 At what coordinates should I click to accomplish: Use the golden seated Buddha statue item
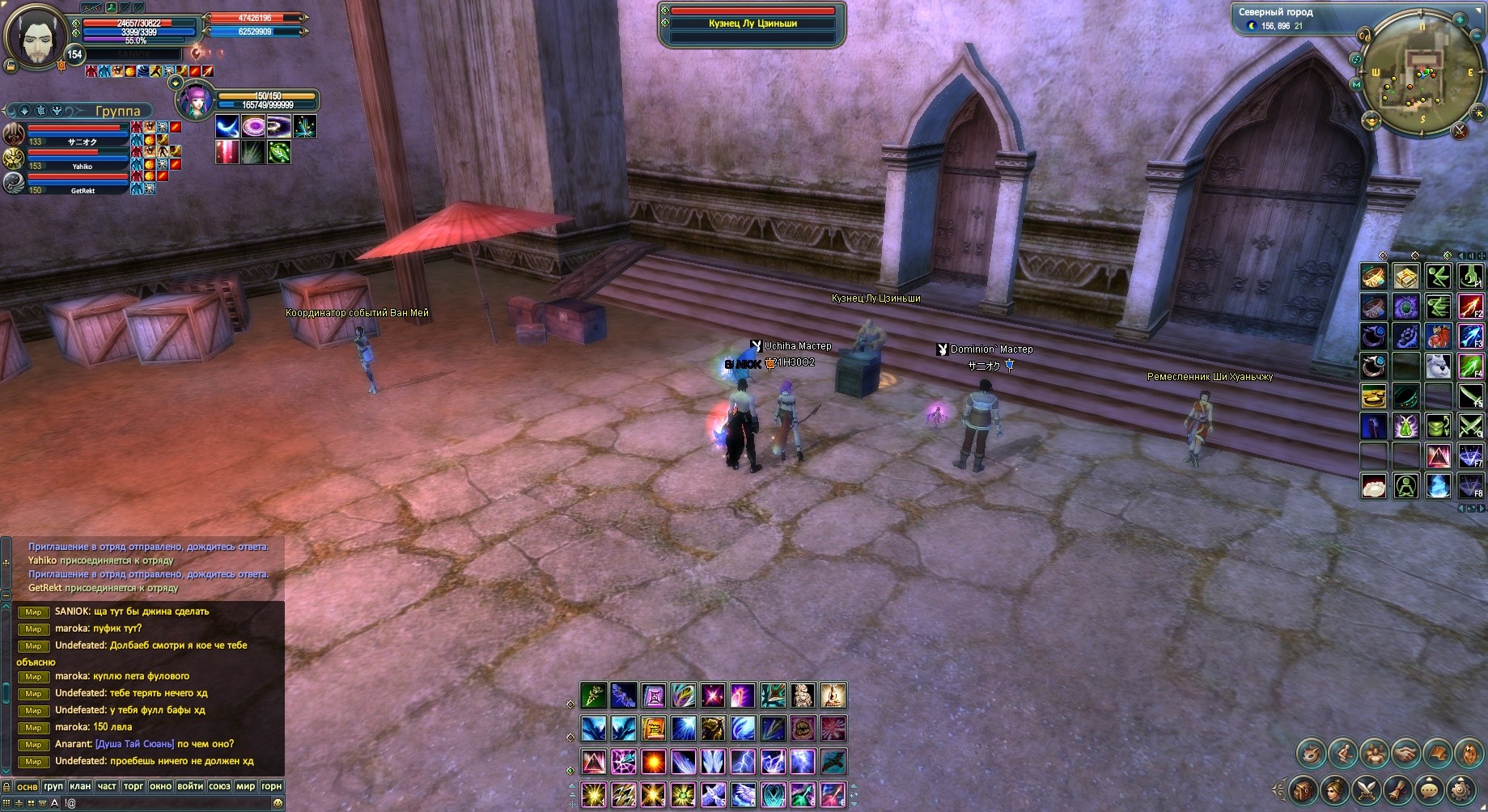(x=833, y=695)
